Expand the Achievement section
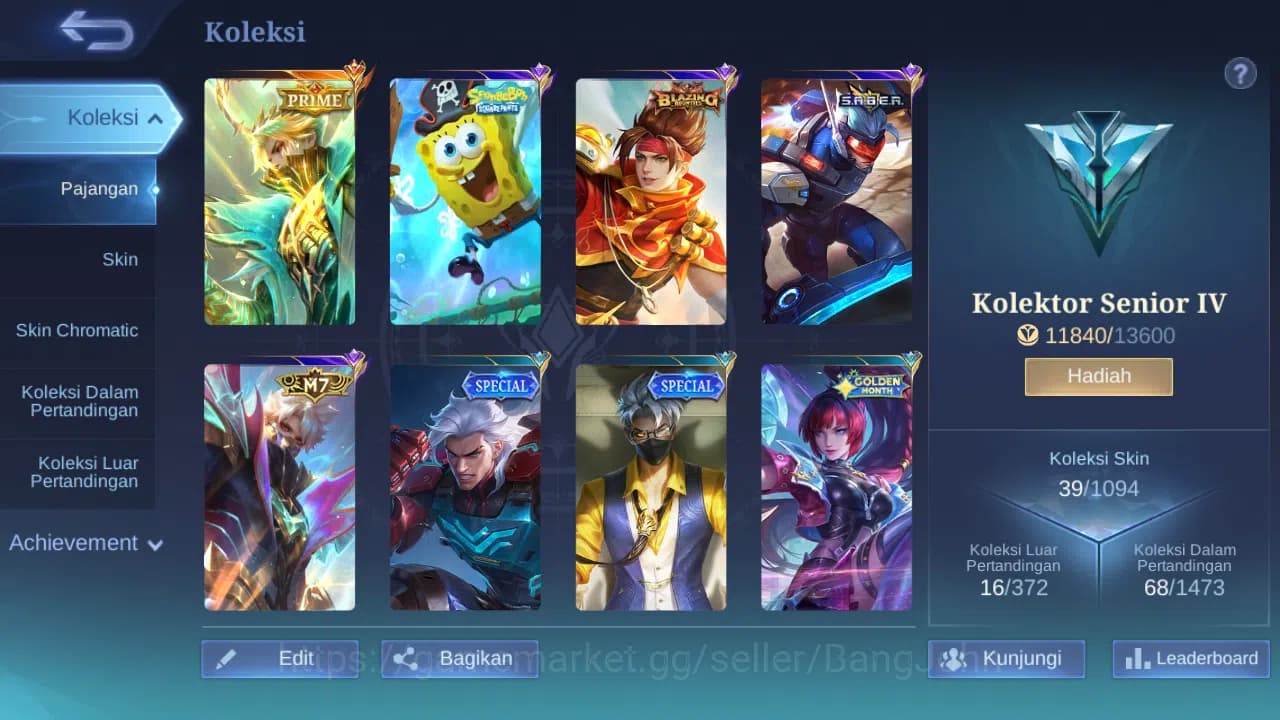Screen dimensions: 1280x720 pos(84,543)
